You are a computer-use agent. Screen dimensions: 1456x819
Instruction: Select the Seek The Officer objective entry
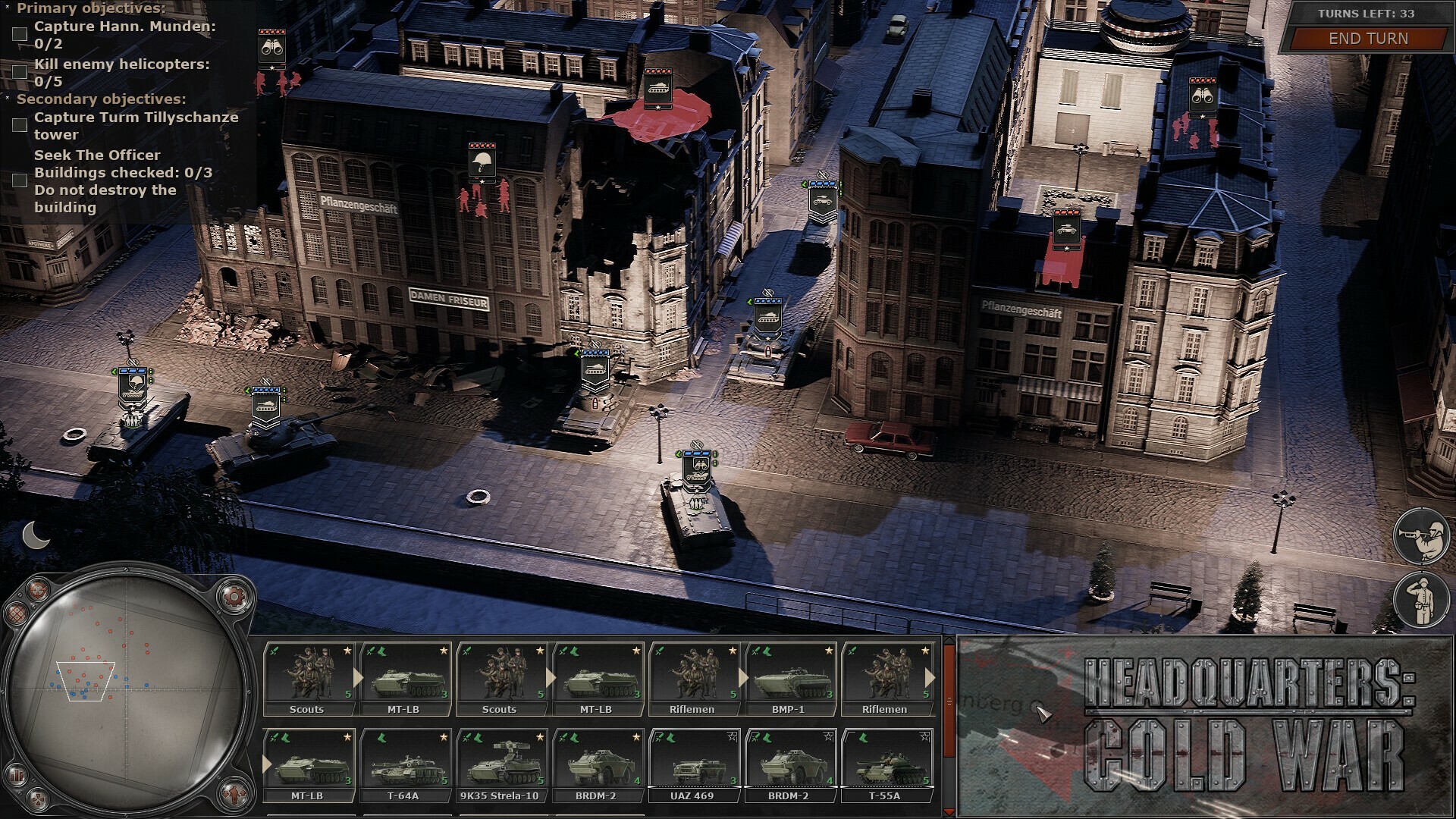click(x=96, y=155)
